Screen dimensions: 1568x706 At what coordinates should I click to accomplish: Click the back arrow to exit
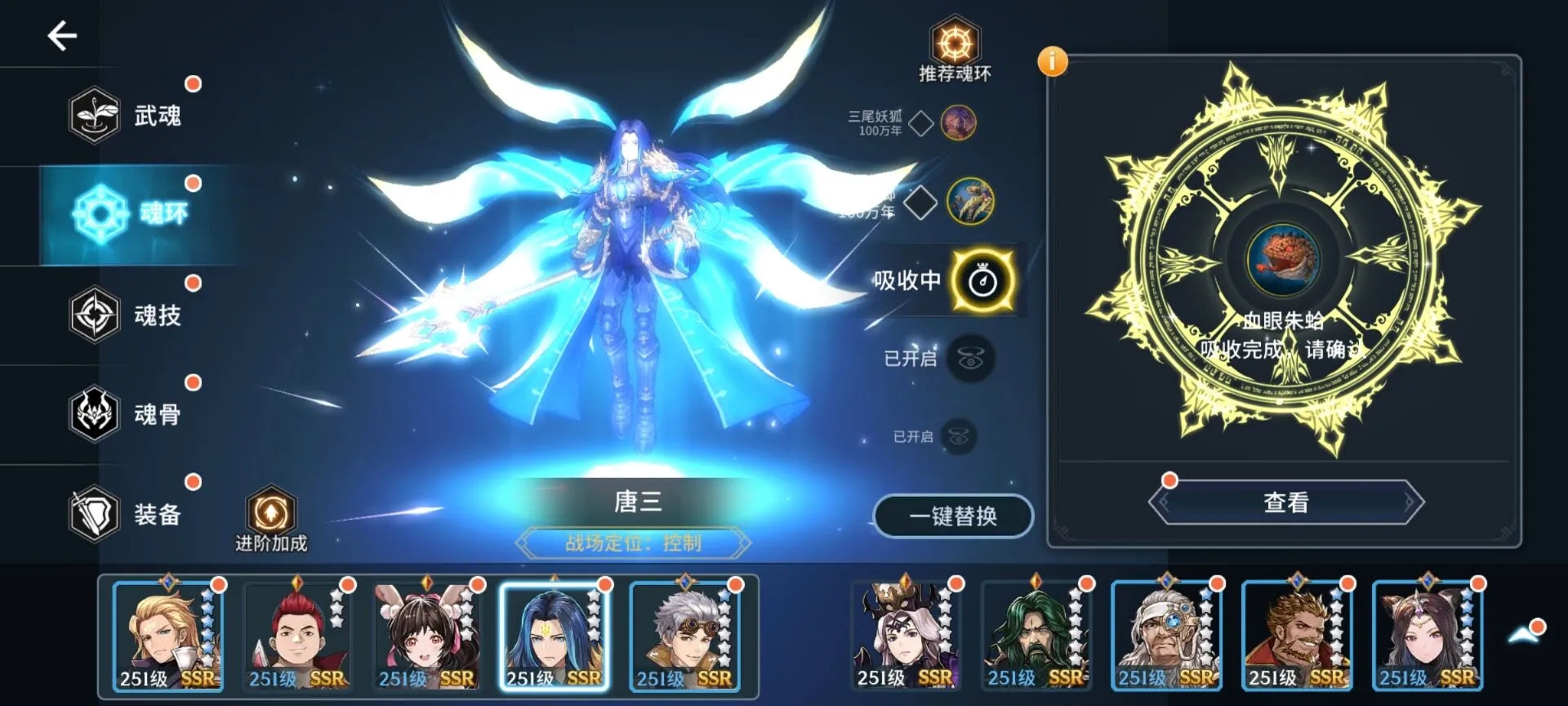(61, 35)
